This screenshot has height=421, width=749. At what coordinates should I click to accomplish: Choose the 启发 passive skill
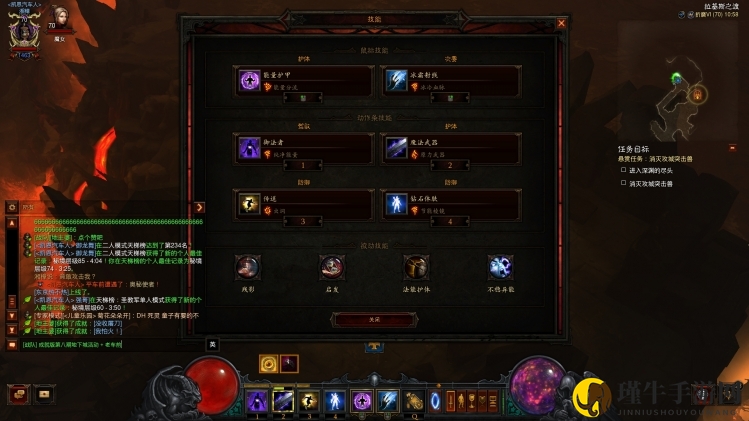point(332,267)
